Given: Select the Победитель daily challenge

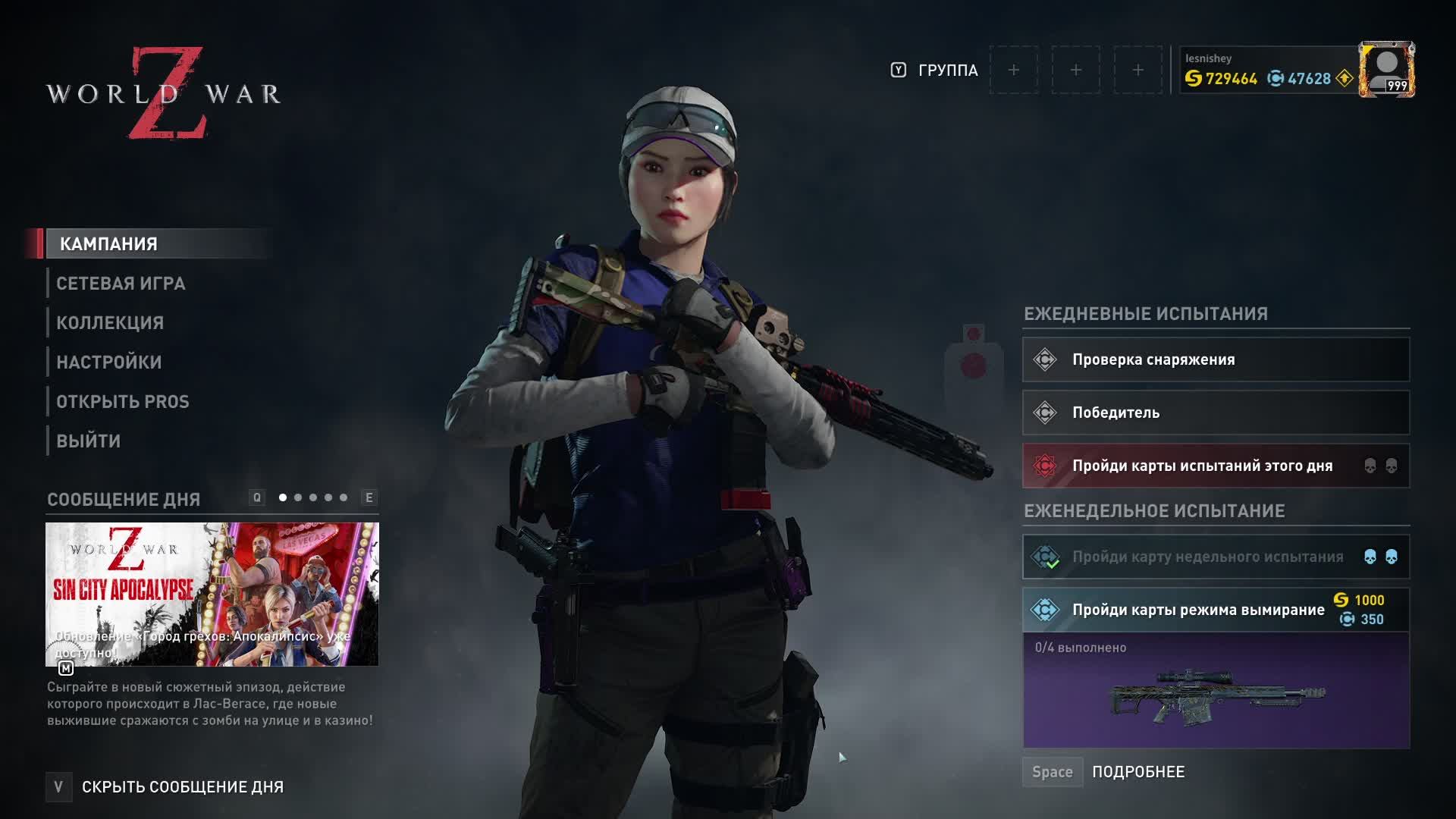Looking at the screenshot, I should pos(1216,413).
